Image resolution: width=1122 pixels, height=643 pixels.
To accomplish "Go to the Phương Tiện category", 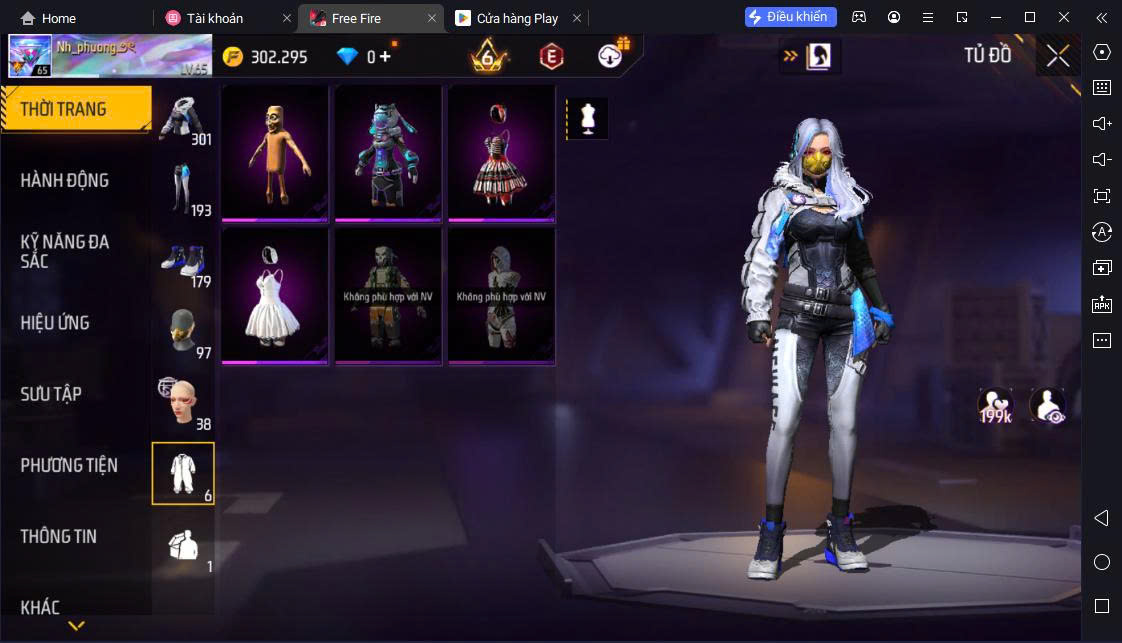I will [x=69, y=465].
